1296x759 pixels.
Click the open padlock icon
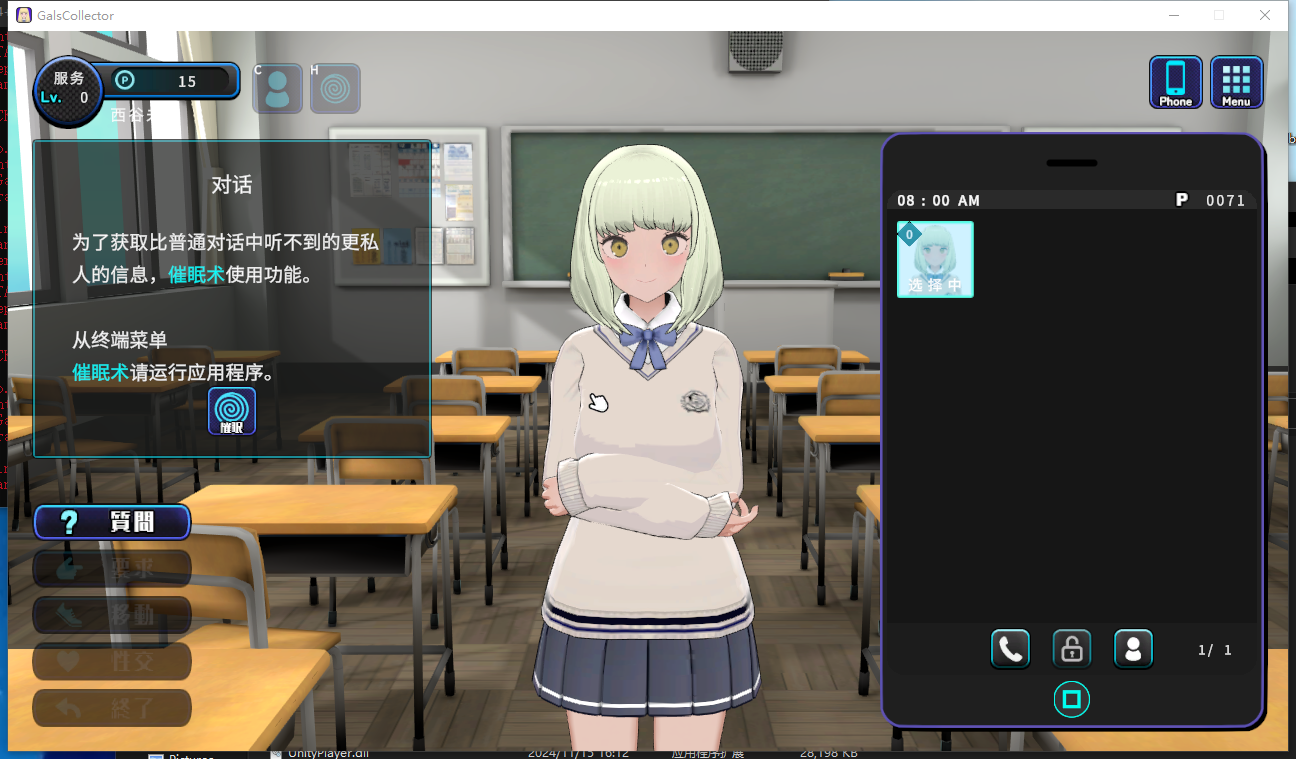click(1071, 650)
